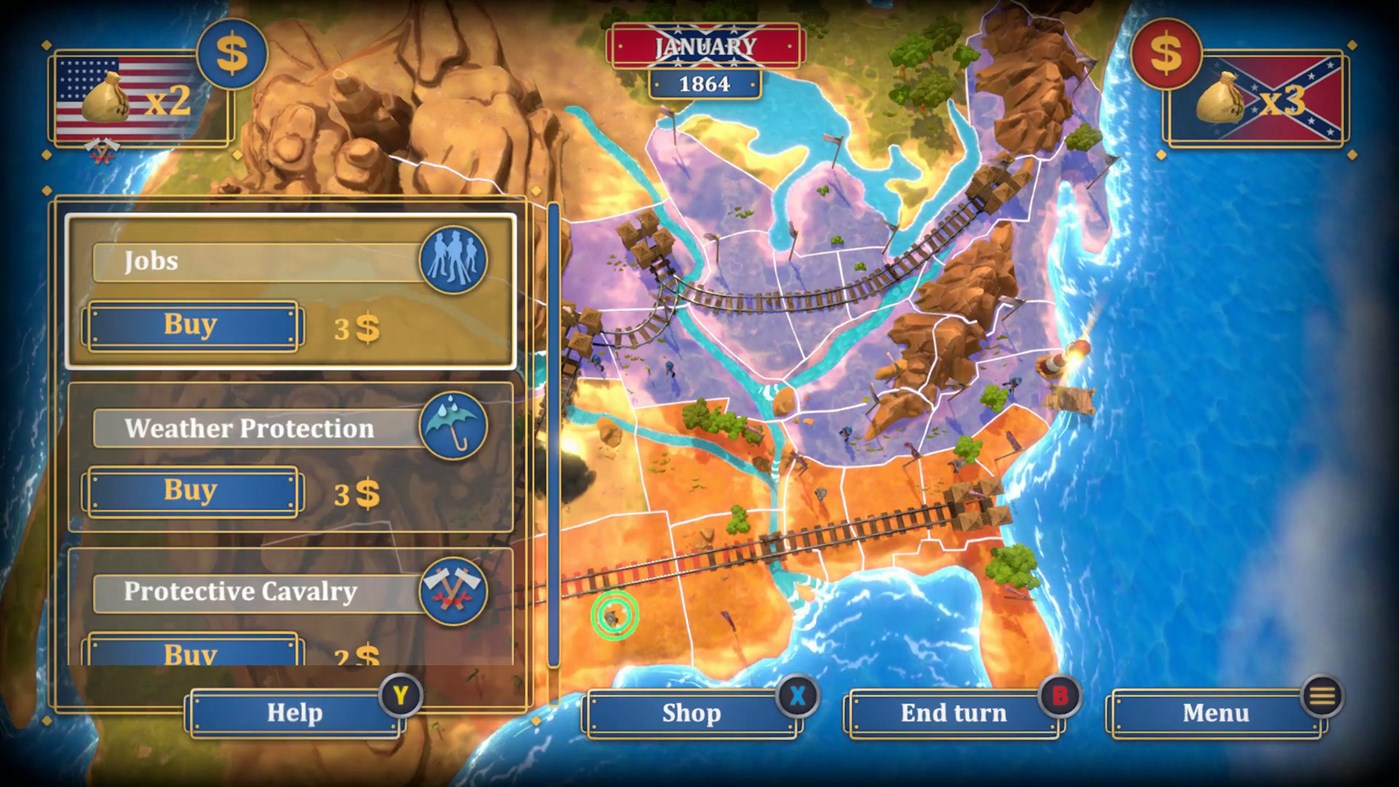1399x787 pixels.
Task: Click the red B gamepad icon beside End turn
Action: point(1061,698)
